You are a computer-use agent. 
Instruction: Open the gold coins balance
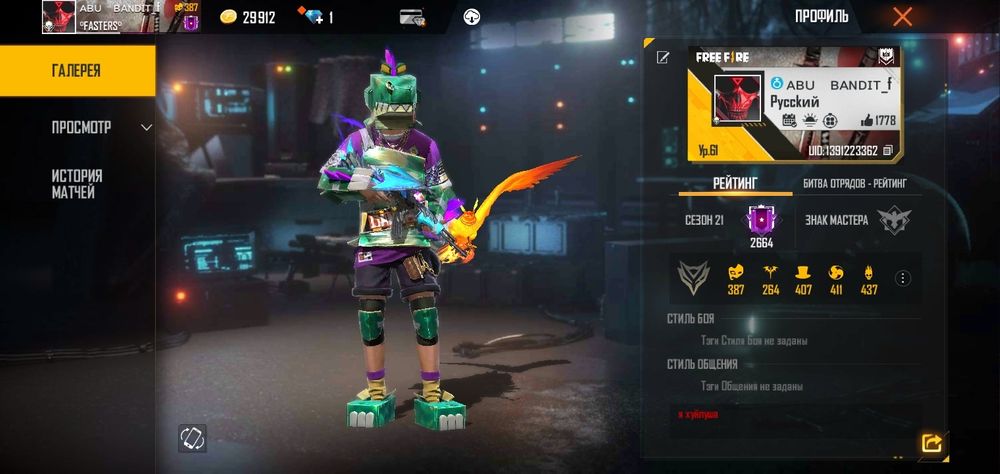coord(247,17)
